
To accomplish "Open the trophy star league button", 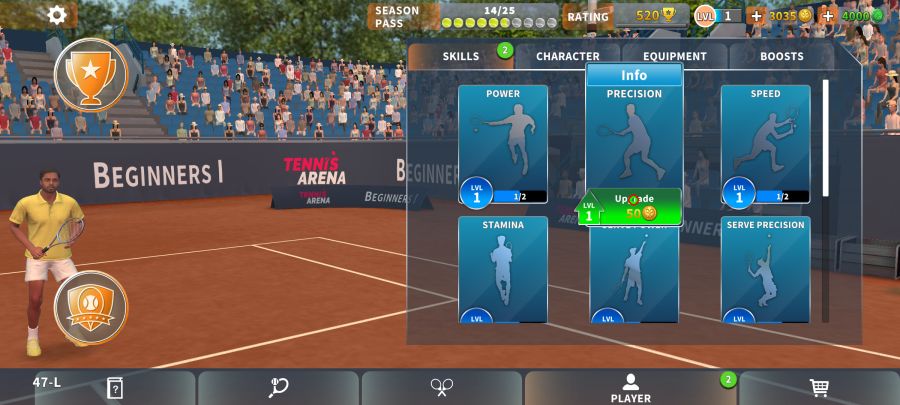I will point(90,73).
